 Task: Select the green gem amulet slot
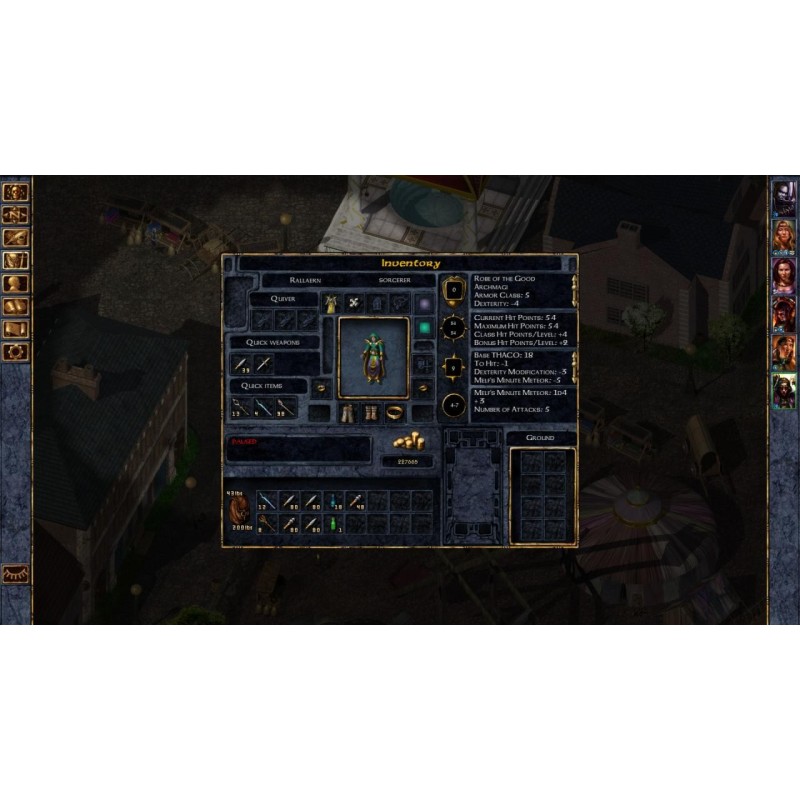pyautogui.click(x=424, y=327)
